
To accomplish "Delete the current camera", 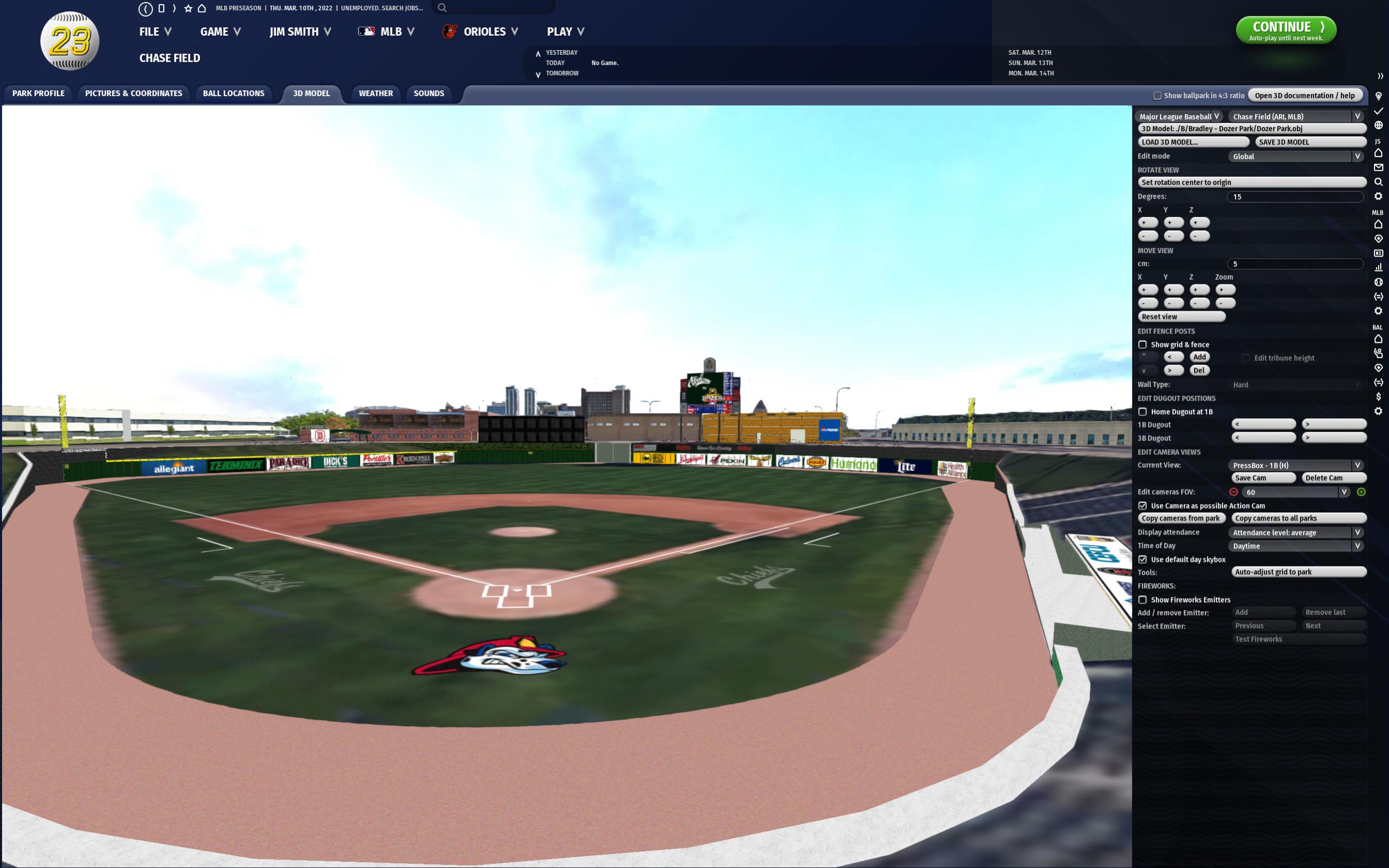I will pyautogui.click(x=1333, y=478).
